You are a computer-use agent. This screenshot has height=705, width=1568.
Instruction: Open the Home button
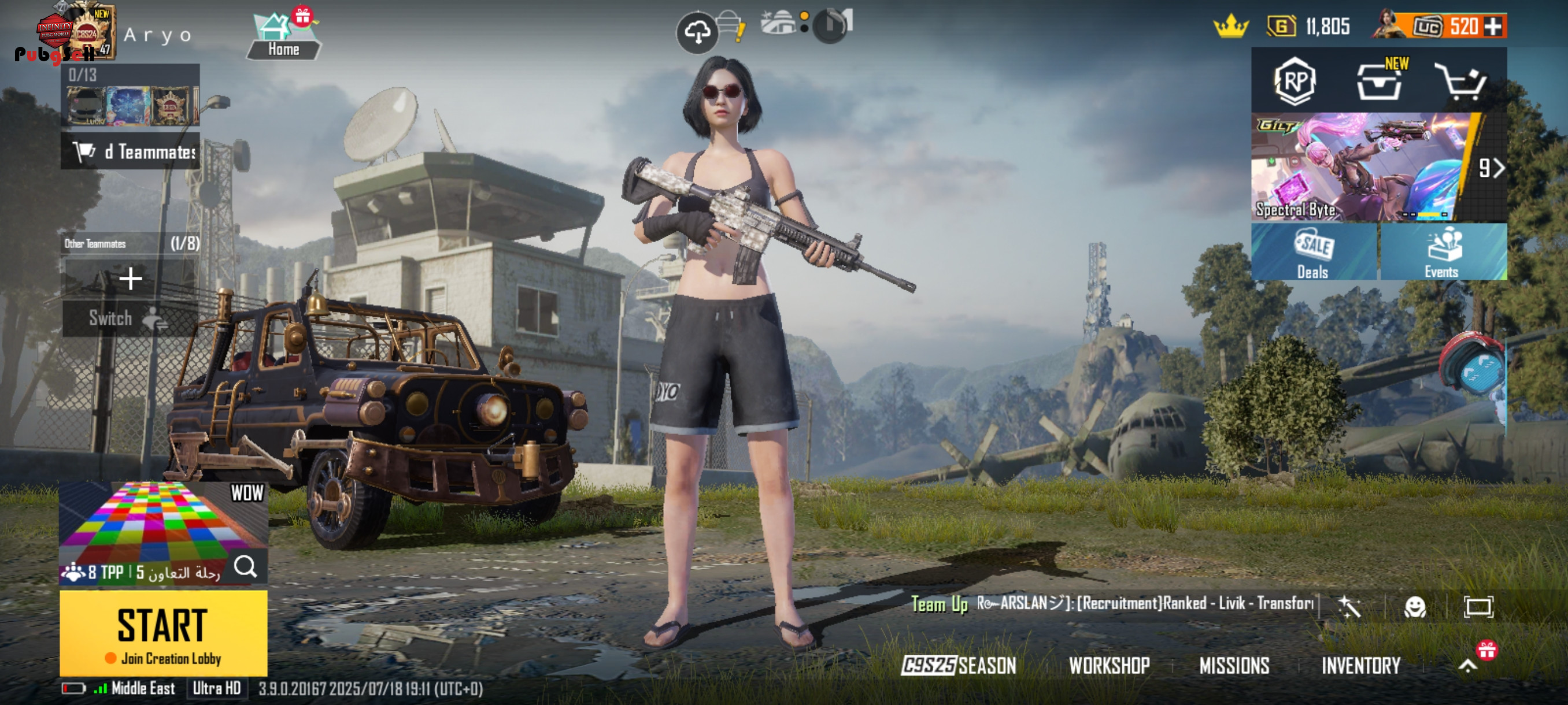coord(283,38)
